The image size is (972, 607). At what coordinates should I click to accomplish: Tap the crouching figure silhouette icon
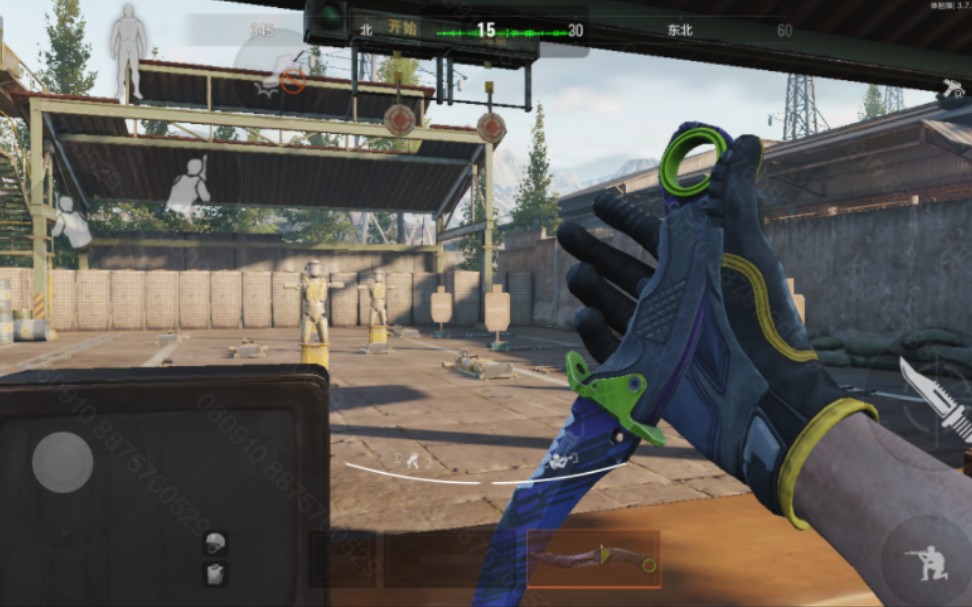click(70, 222)
